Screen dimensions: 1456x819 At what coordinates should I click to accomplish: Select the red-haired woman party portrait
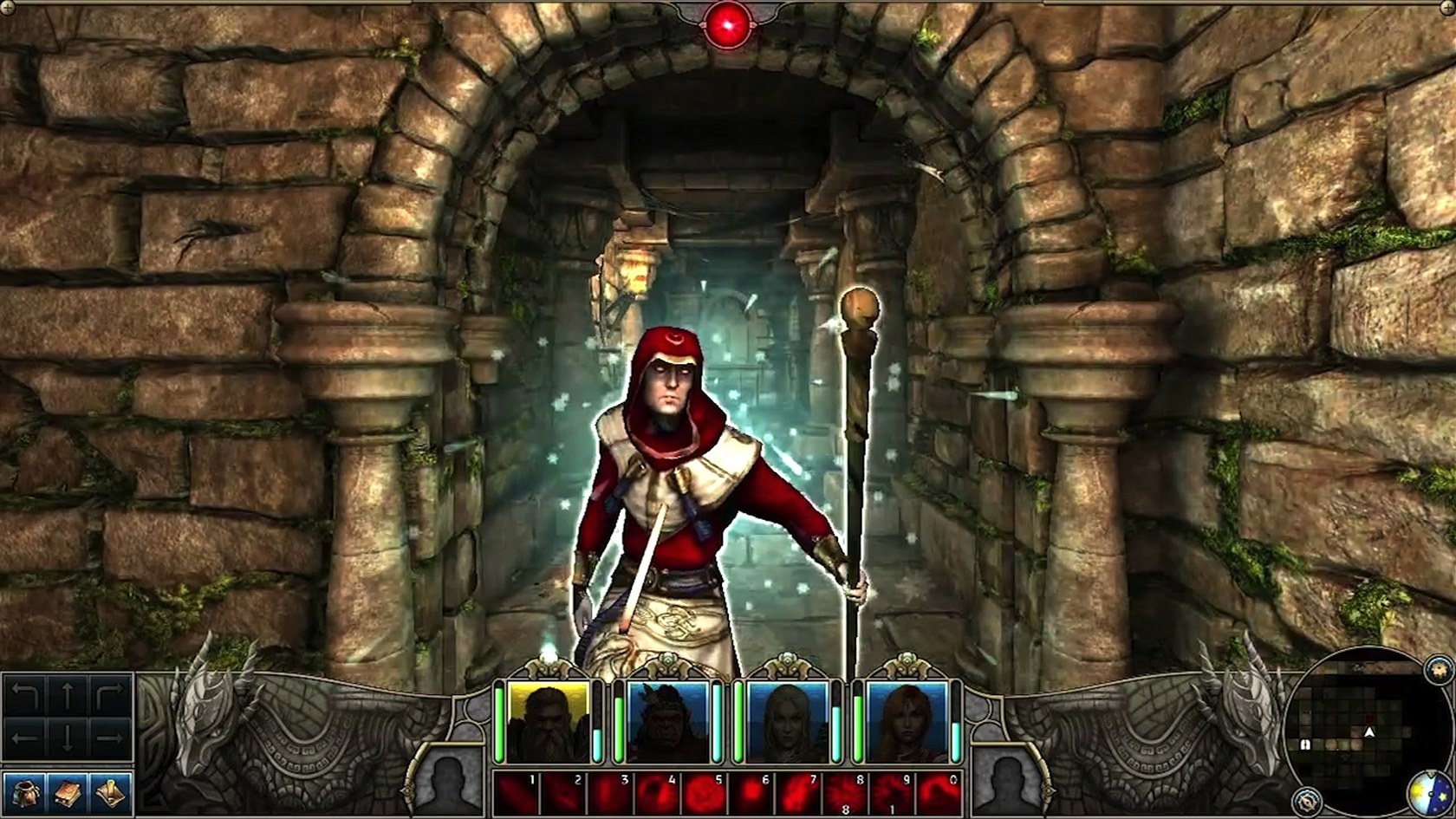click(x=907, y=721)
